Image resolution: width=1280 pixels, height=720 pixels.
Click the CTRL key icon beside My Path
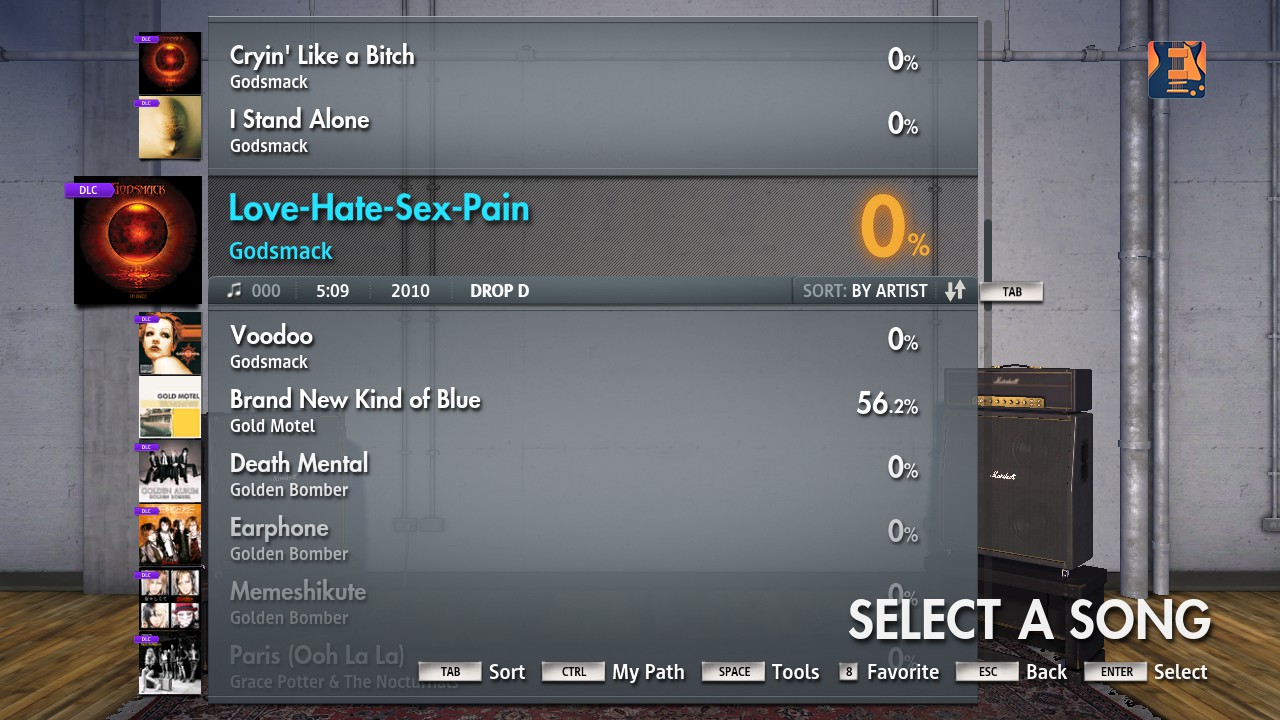[x=573, y=672]
